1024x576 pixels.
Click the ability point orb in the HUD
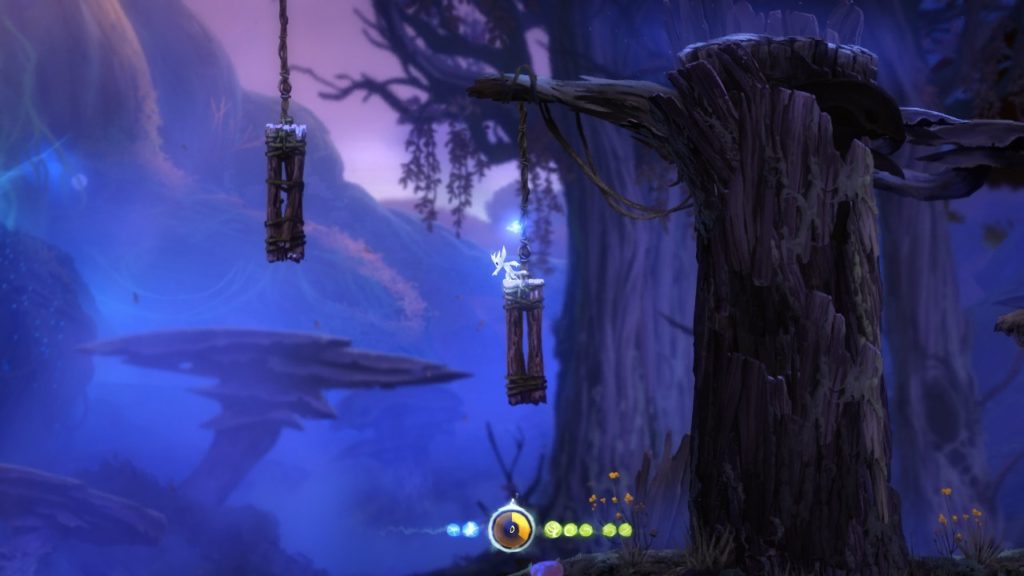pos(511,528)
